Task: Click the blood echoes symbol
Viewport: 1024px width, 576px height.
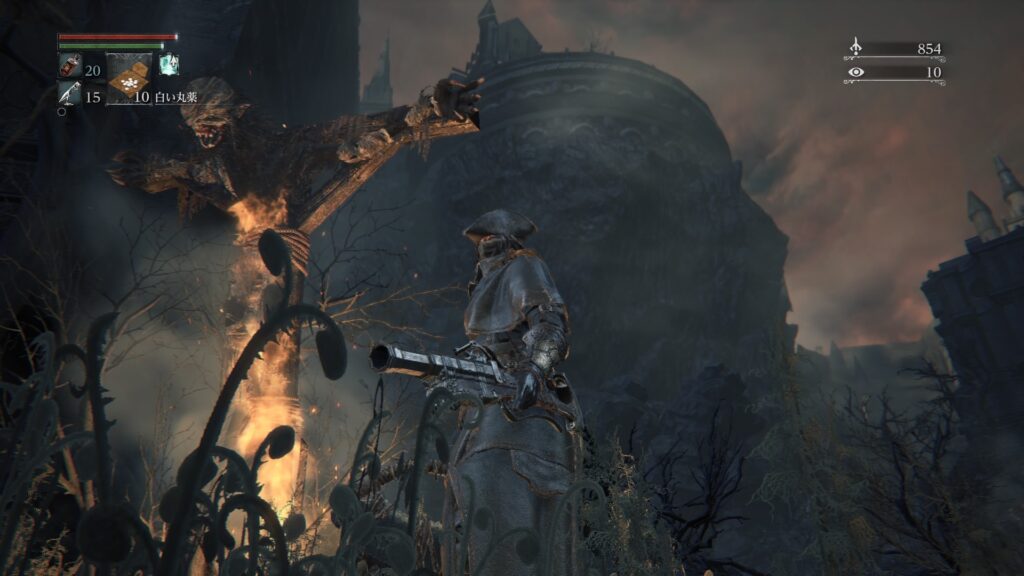Action: click(855, 48)
